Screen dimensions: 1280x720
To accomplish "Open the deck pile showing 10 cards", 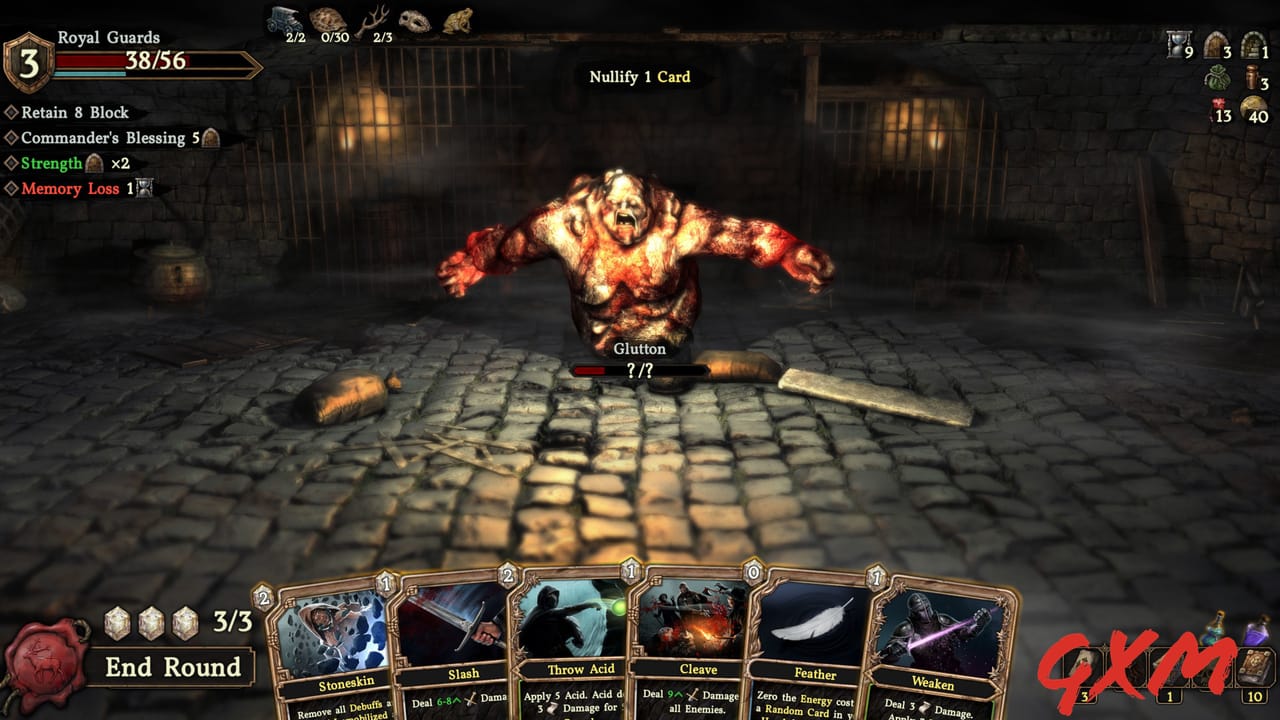I will click(x=1255, y=665).
